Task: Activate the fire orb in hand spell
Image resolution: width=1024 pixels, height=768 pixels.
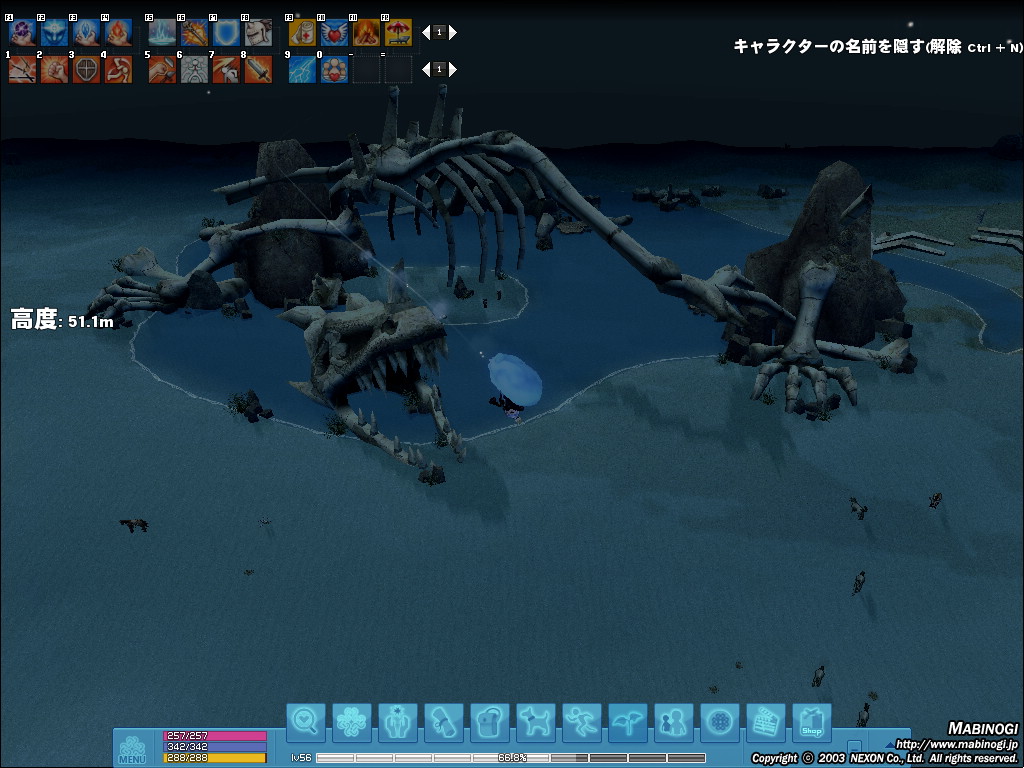Action: tap(118, 33)
